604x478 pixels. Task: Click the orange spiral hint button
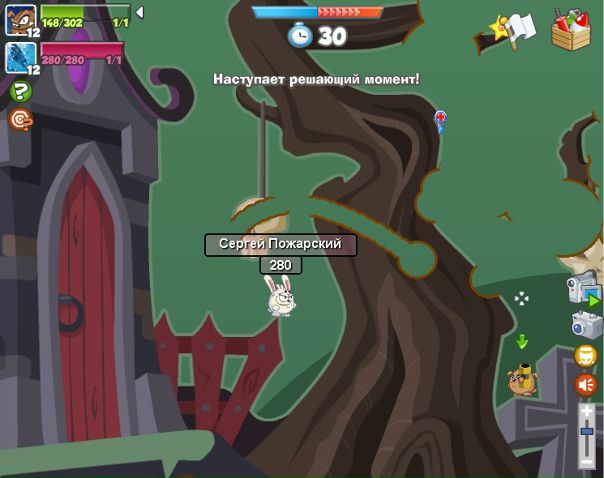(20, 119)
